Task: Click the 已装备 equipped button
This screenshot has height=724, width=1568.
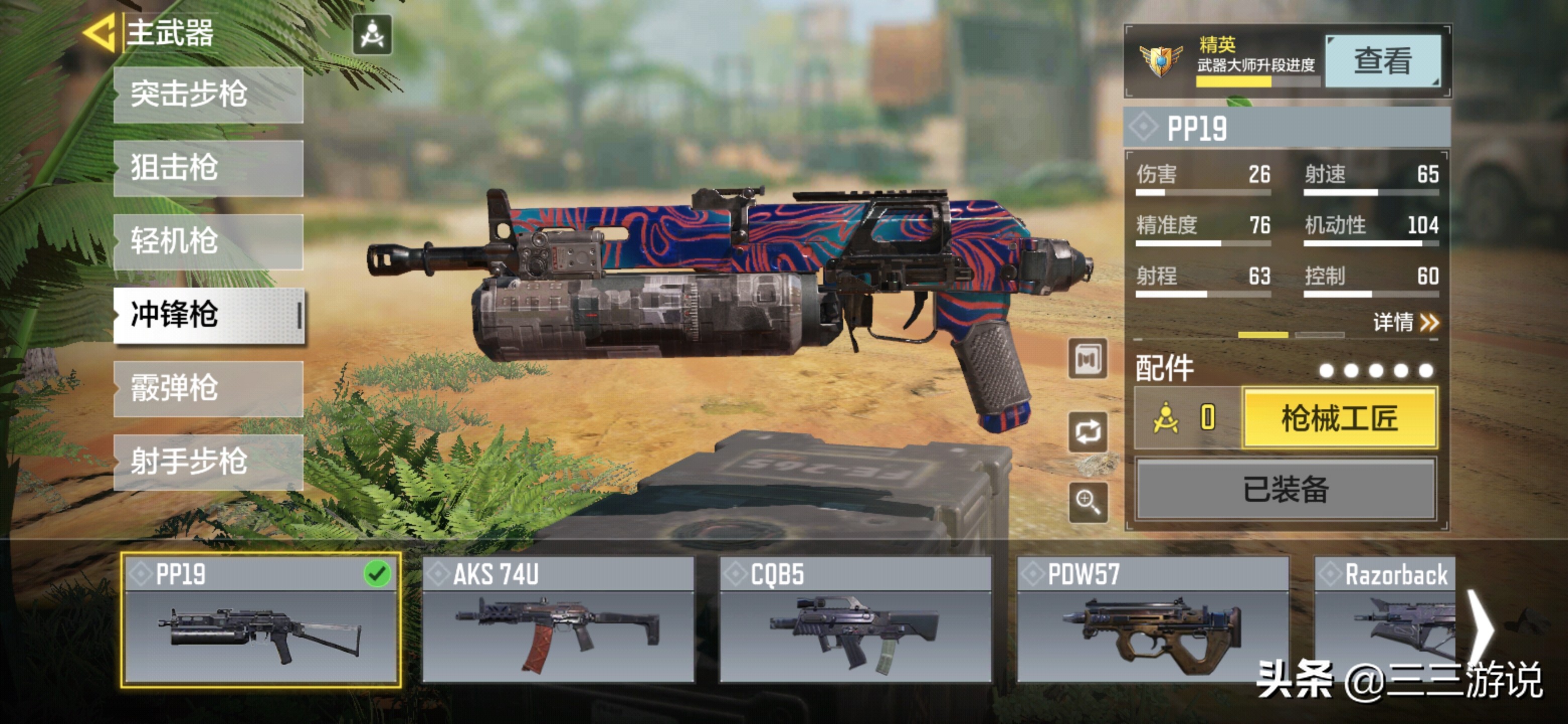Action: point(1286,490)
